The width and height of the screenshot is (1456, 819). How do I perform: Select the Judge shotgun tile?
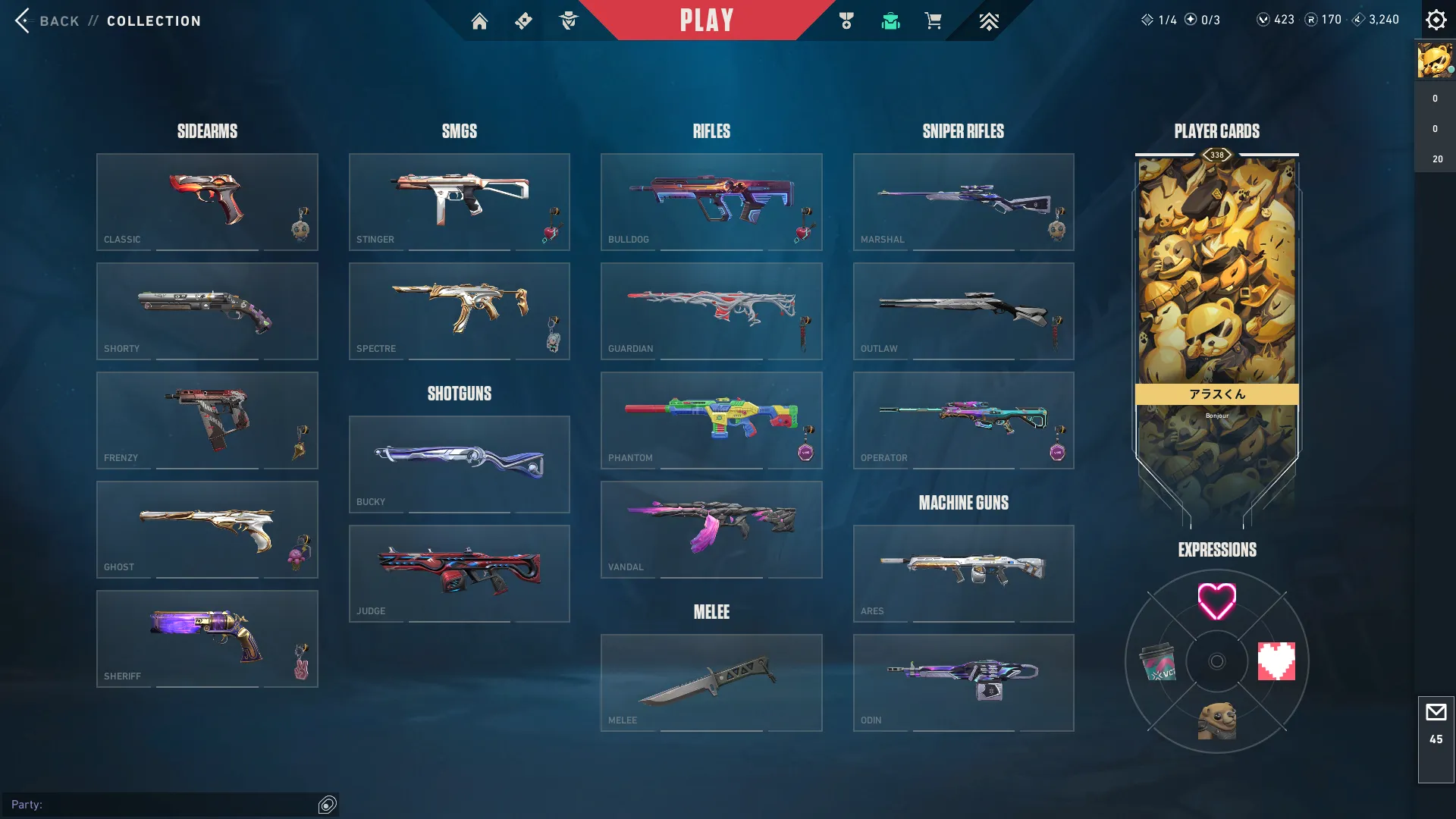click(x=459, y=573)
